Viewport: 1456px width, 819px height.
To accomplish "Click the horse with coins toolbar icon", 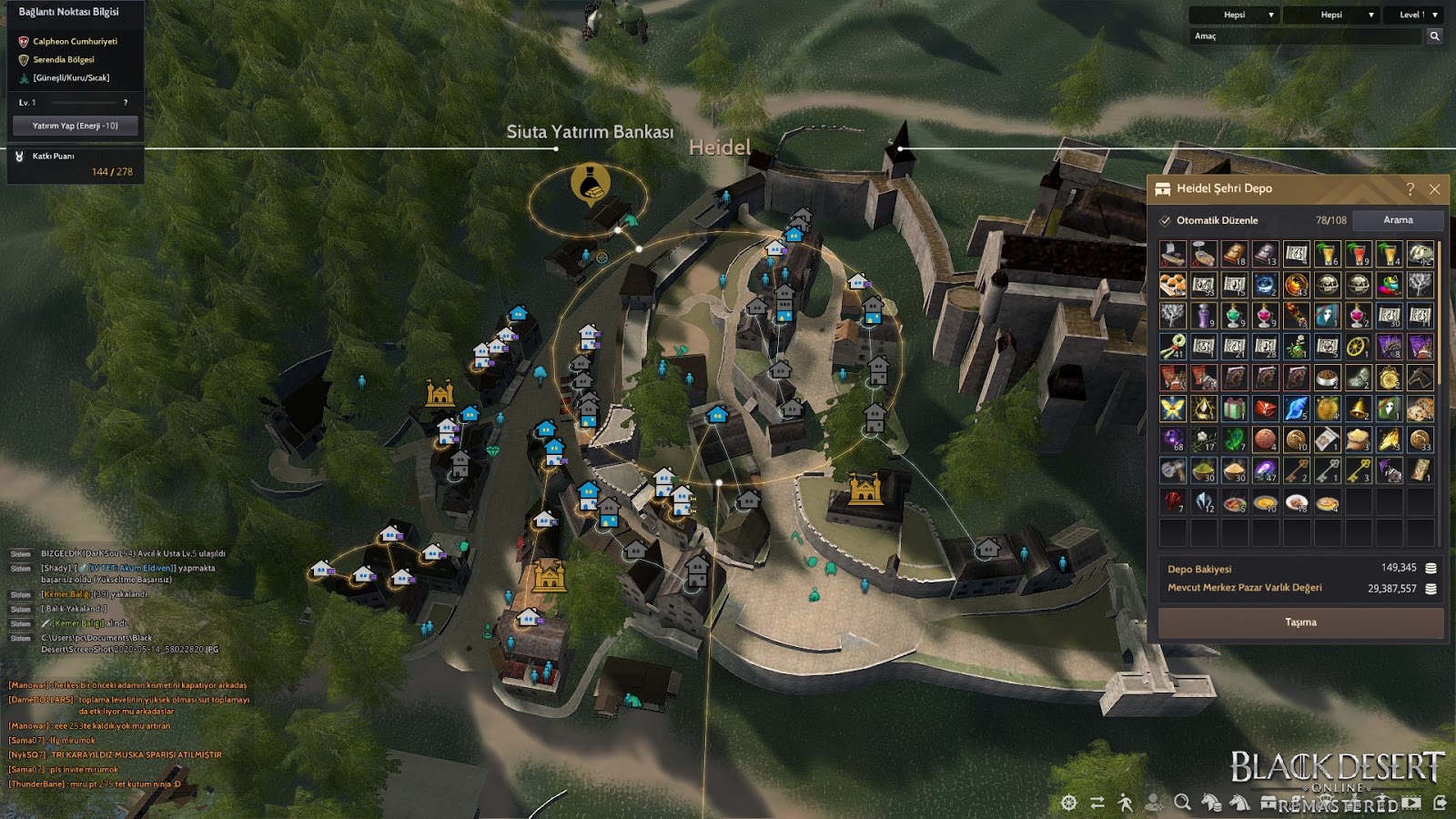I will click(x=1211, y=803).
